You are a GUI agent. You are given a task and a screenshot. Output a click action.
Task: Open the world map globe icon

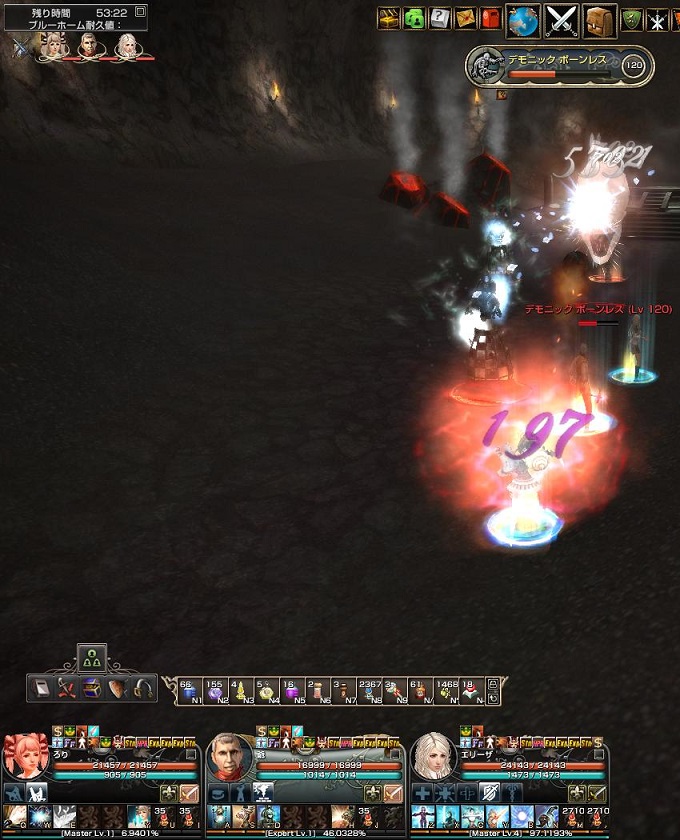523,19
